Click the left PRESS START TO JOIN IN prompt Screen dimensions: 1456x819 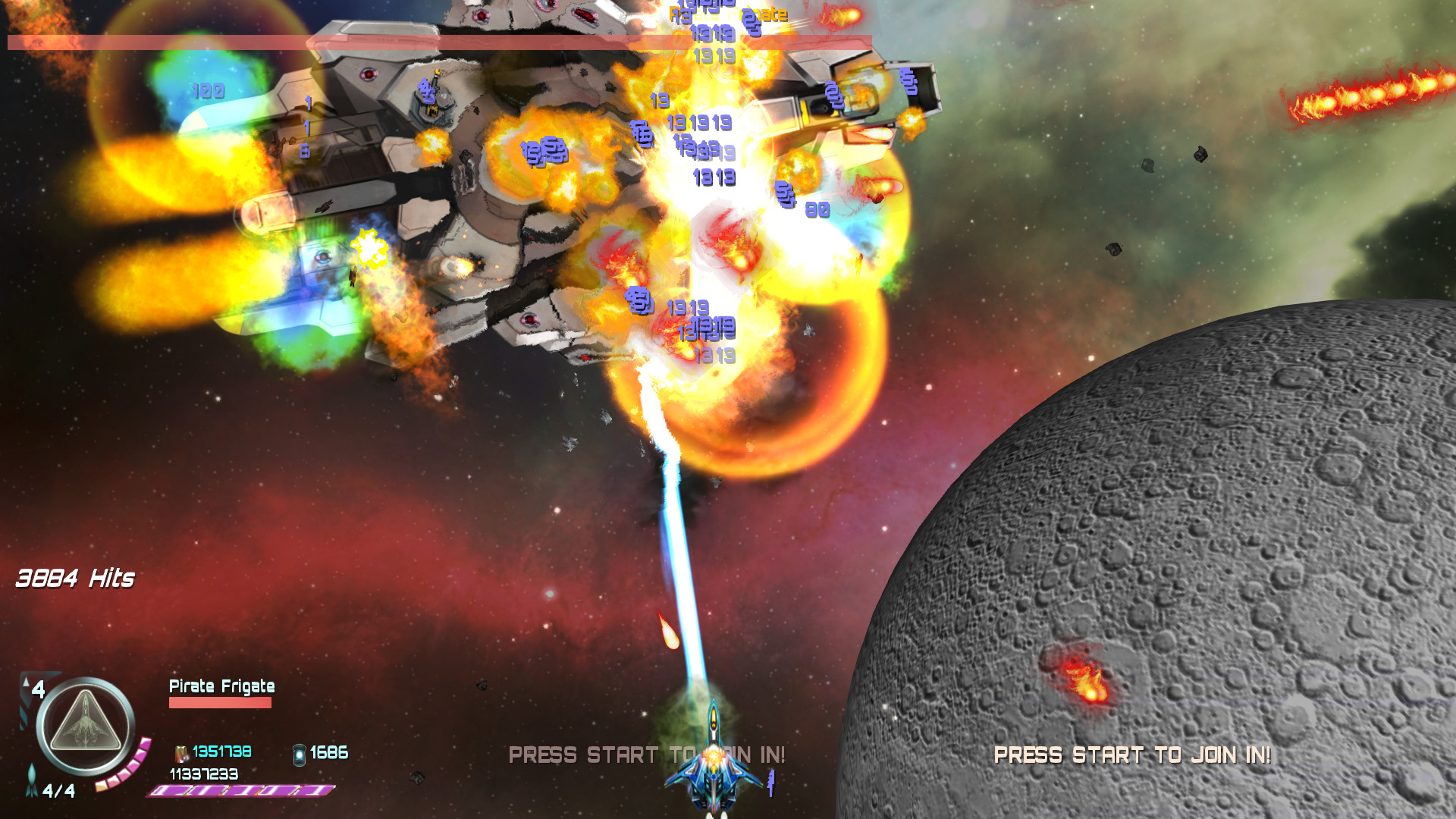[x=648, y=755]
